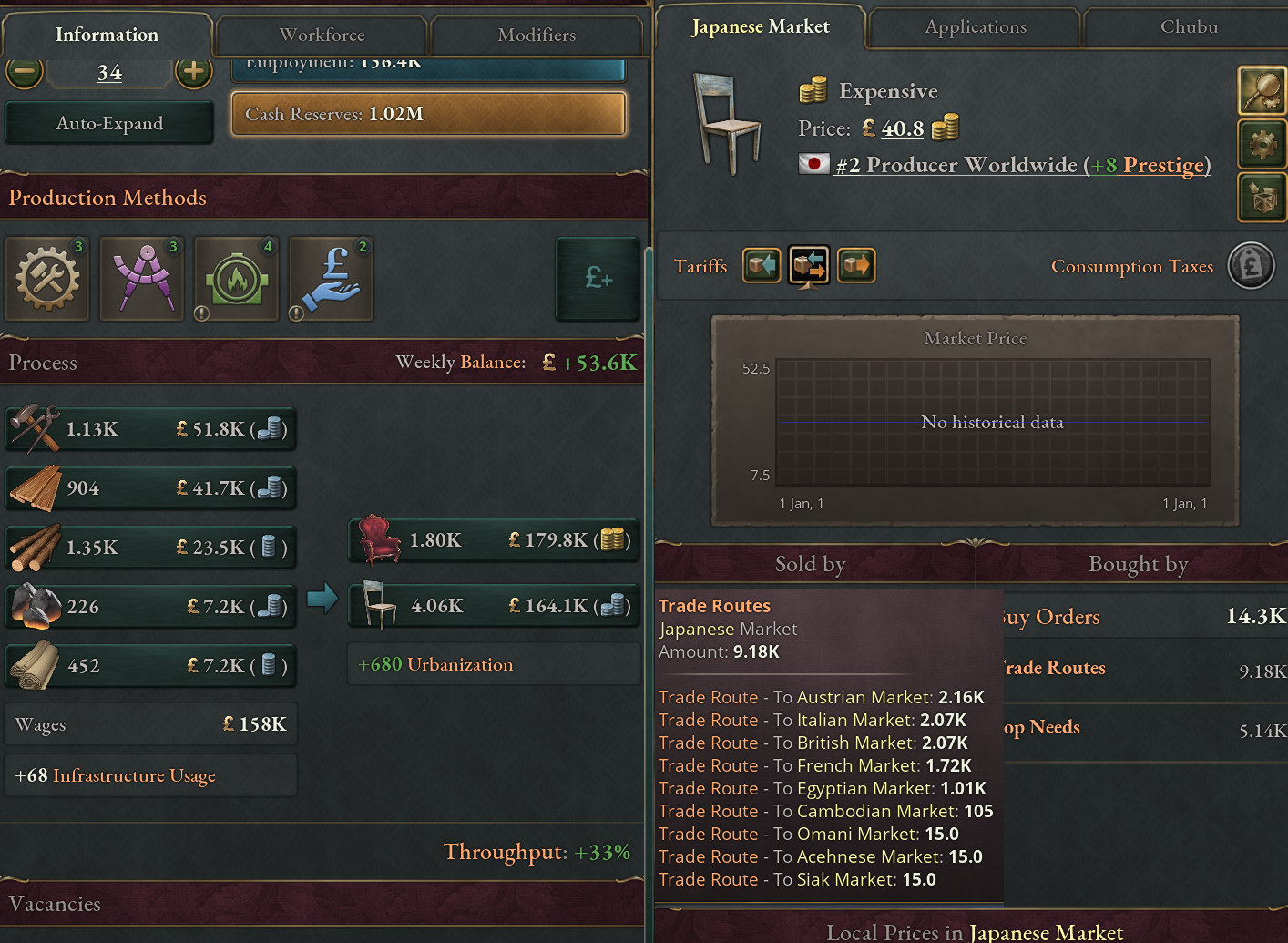This screenshot has width=1288, height=943.
Task: Click the chair goods icon
Action: point(726,123)
